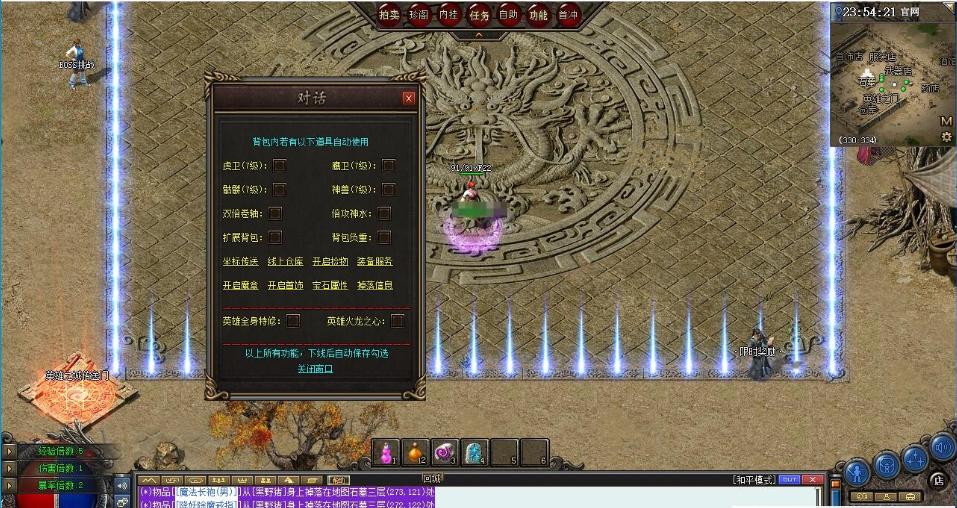Viewport: 957px width, 508px height.
Task: Toggle the 双倍卷轴 checkbox
Action: pyautogui.click(x=275, y=213)
